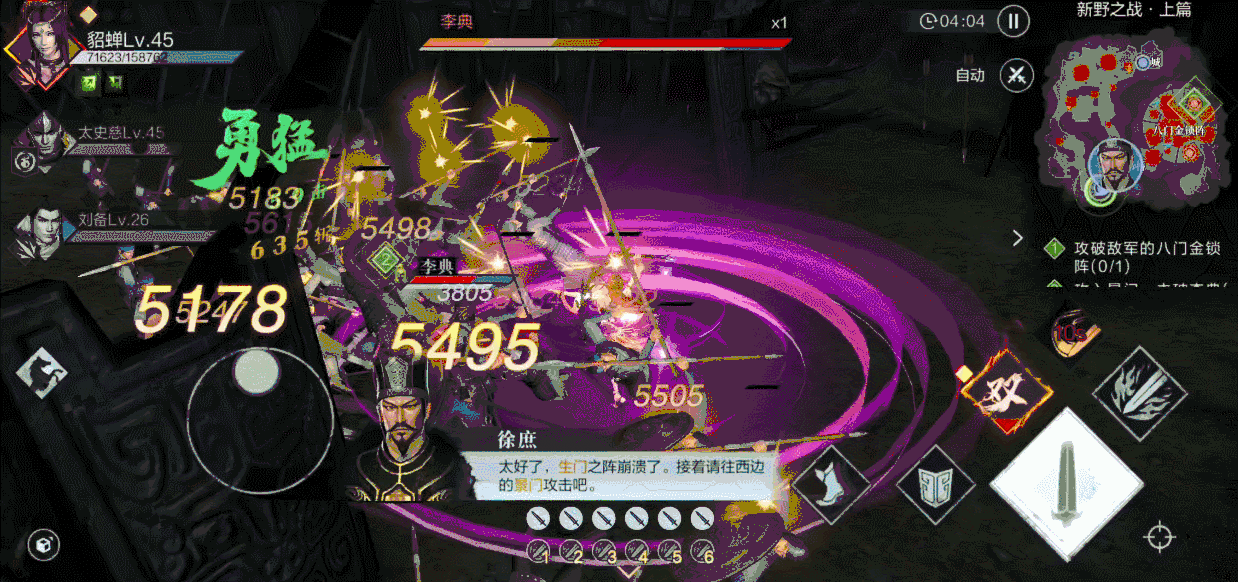
Task: Toggle the crosshair target lock
Action: pyautogui.click(x=1159, y=537)
